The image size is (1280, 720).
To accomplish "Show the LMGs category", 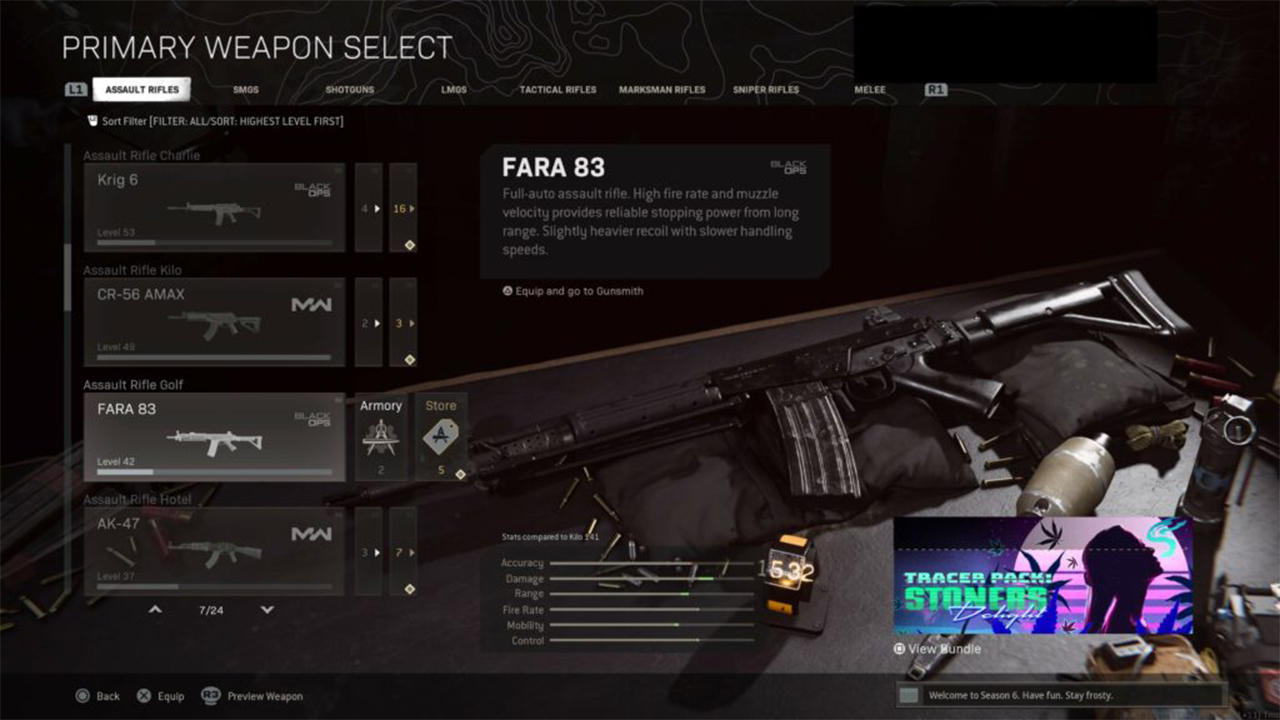I will coord(454,90).
